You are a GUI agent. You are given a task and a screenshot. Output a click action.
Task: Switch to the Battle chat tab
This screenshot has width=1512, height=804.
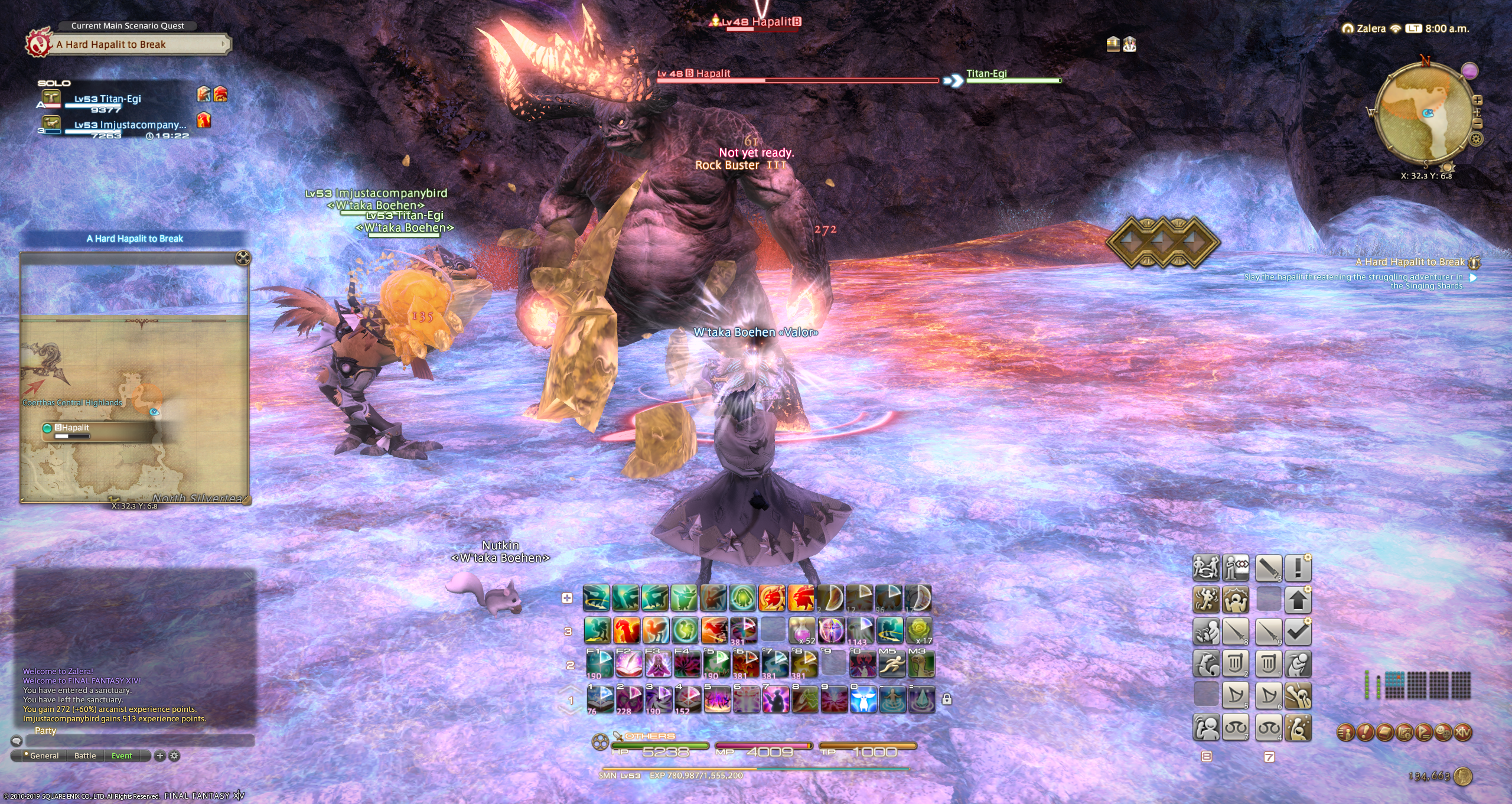(85, 756)
